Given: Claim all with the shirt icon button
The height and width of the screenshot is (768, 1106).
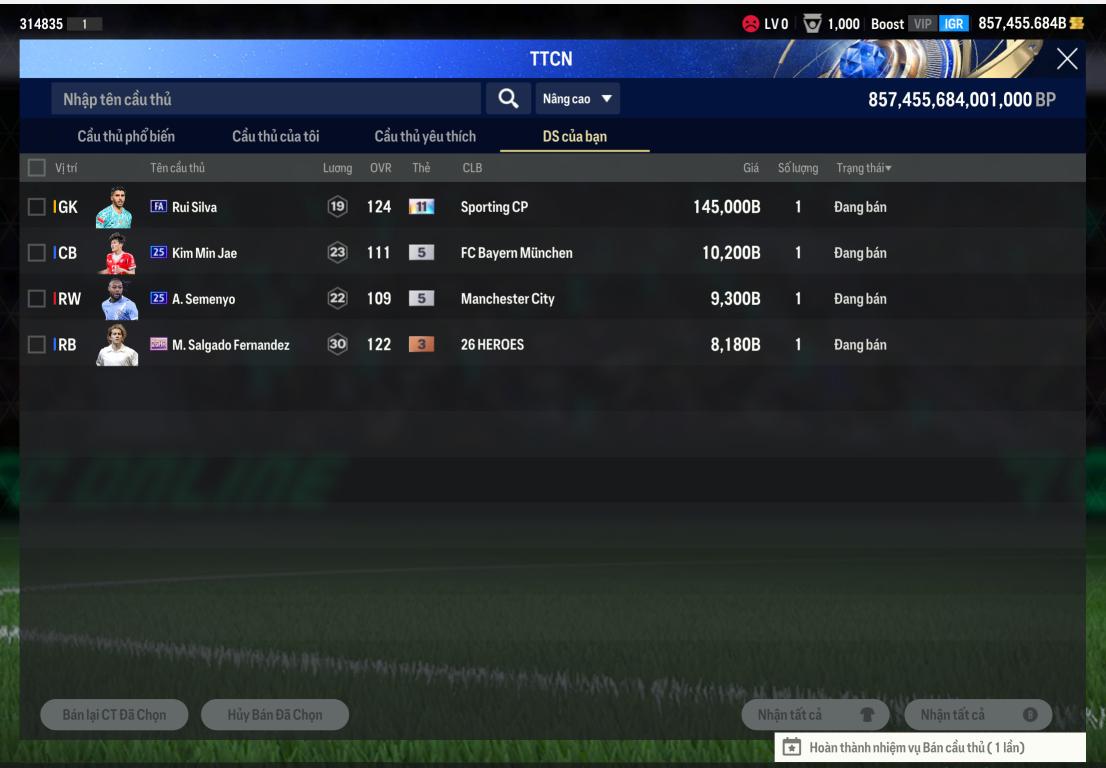Looking at the screenshot, I should (816, 714).
